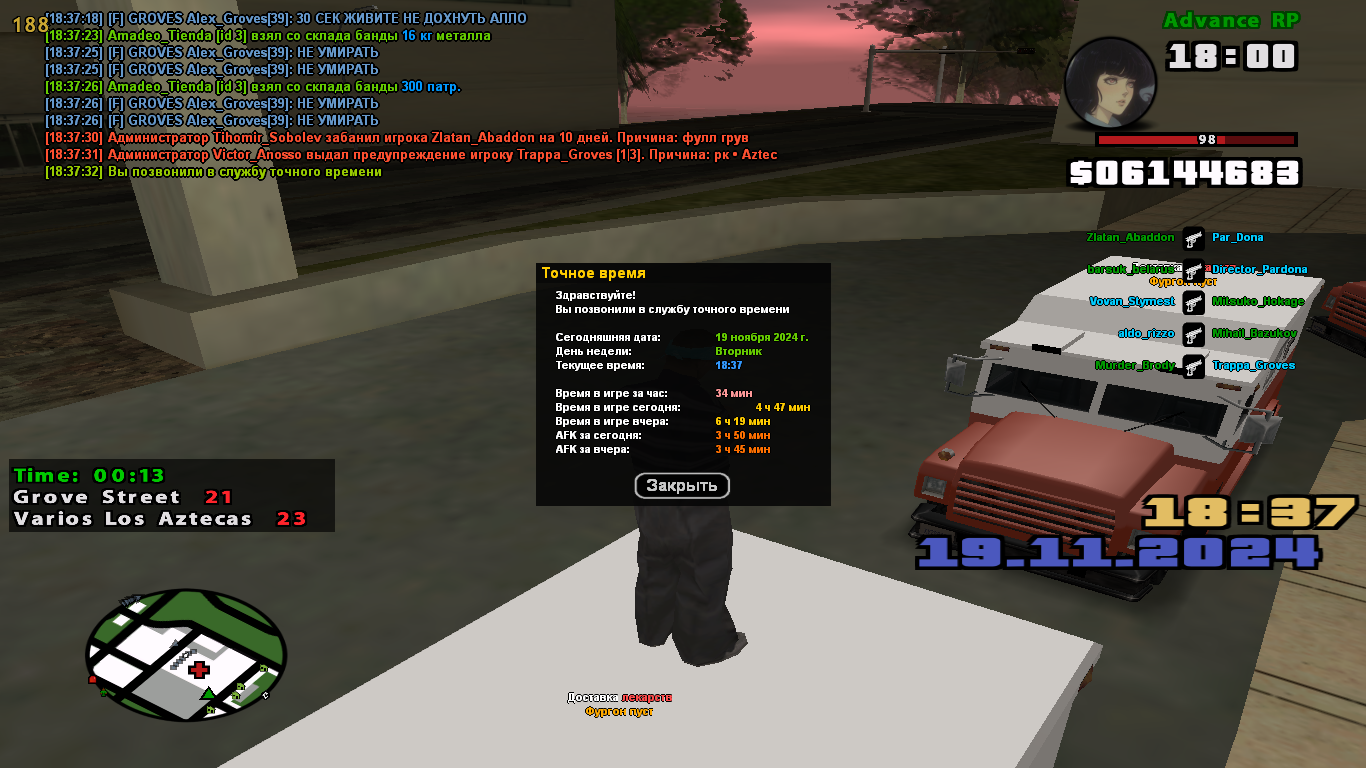Screen dimensions: 1366x768
Task: Select the Zlatan_Abaddon name in the killfeed
Action: tap(1130, 238)
